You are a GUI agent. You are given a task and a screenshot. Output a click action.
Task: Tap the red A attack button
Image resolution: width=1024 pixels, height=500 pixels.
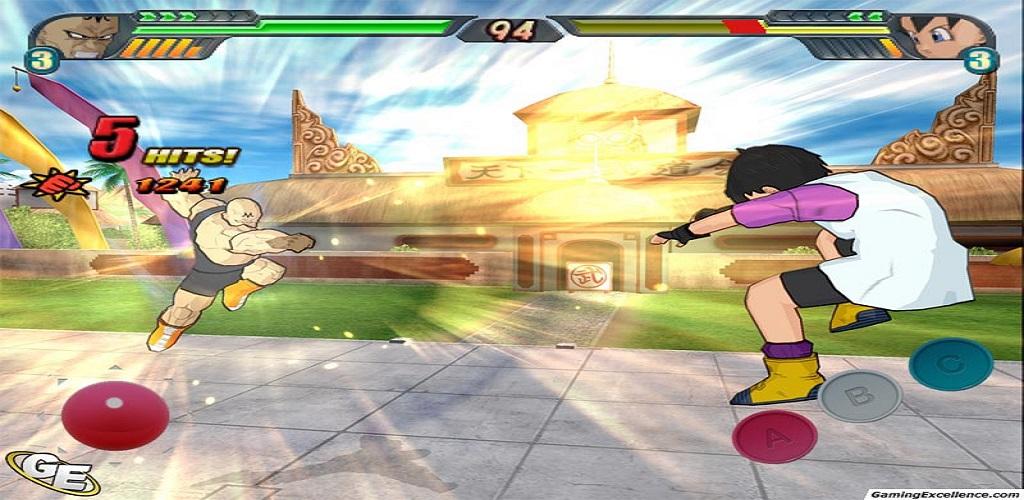[x=774, y=437]
